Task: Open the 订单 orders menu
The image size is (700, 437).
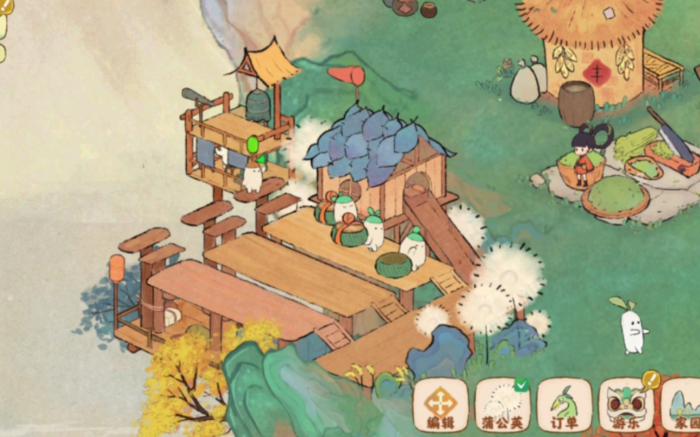Action: [x=564, y=405]
